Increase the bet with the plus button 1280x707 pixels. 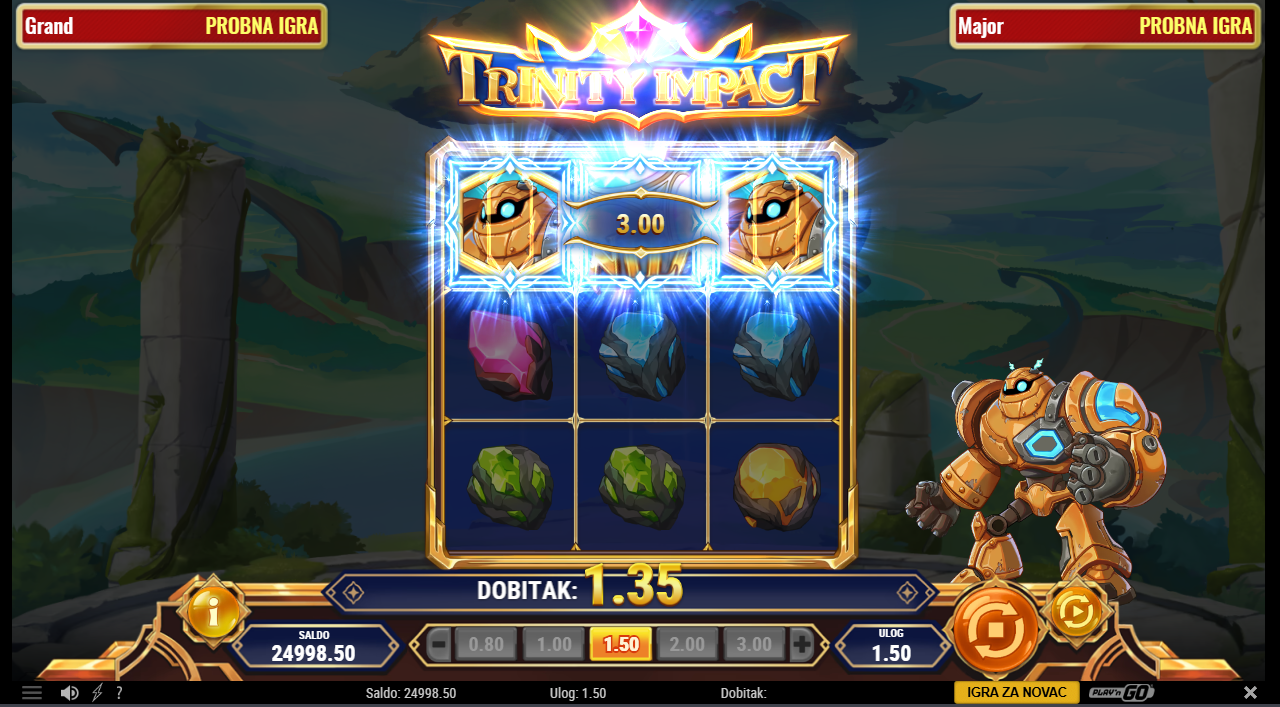801,645
